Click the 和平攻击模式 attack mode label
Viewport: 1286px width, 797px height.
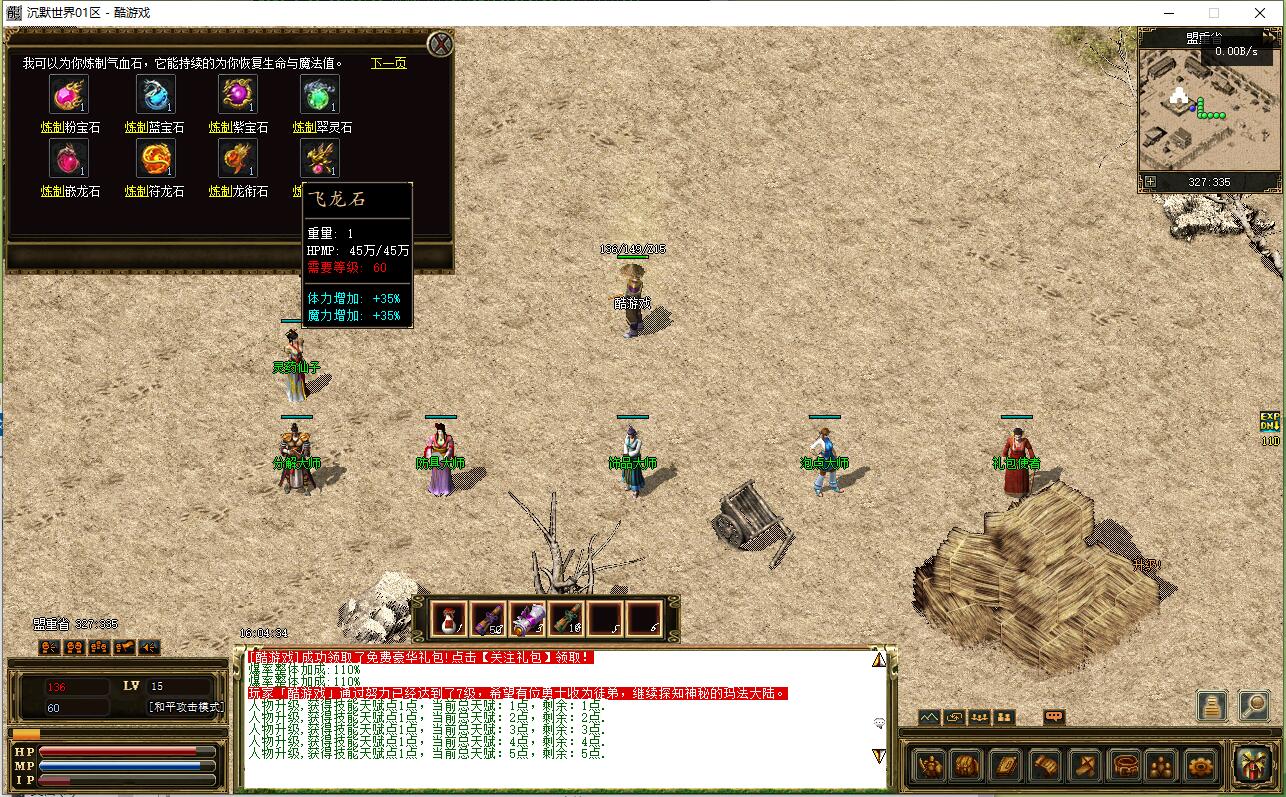coord(186,707)
